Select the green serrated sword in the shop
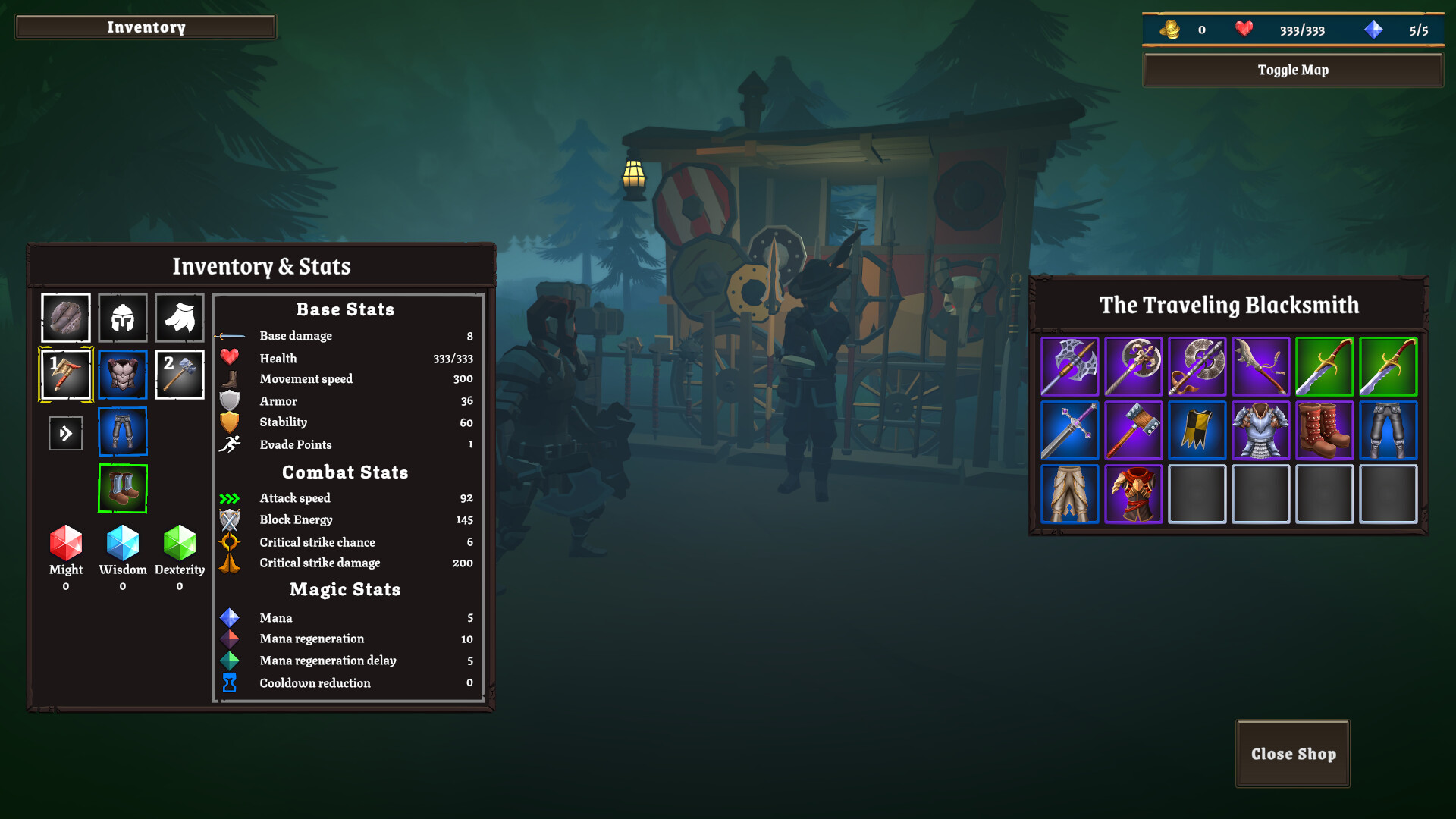Image resolution: width=1456 pixels, height=819 pixels. [1325, 366]
